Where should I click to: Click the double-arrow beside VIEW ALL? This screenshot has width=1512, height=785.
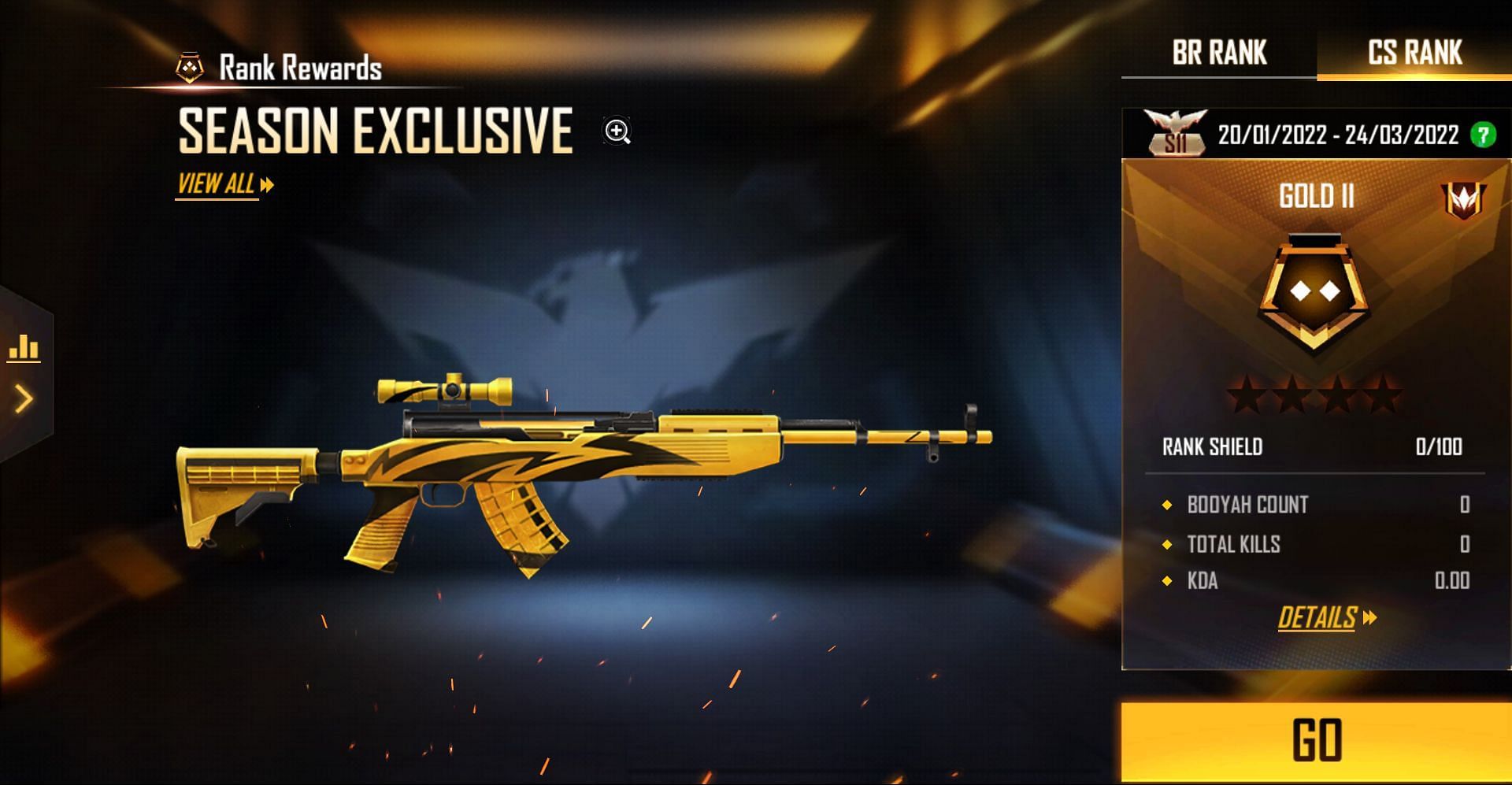265,183
